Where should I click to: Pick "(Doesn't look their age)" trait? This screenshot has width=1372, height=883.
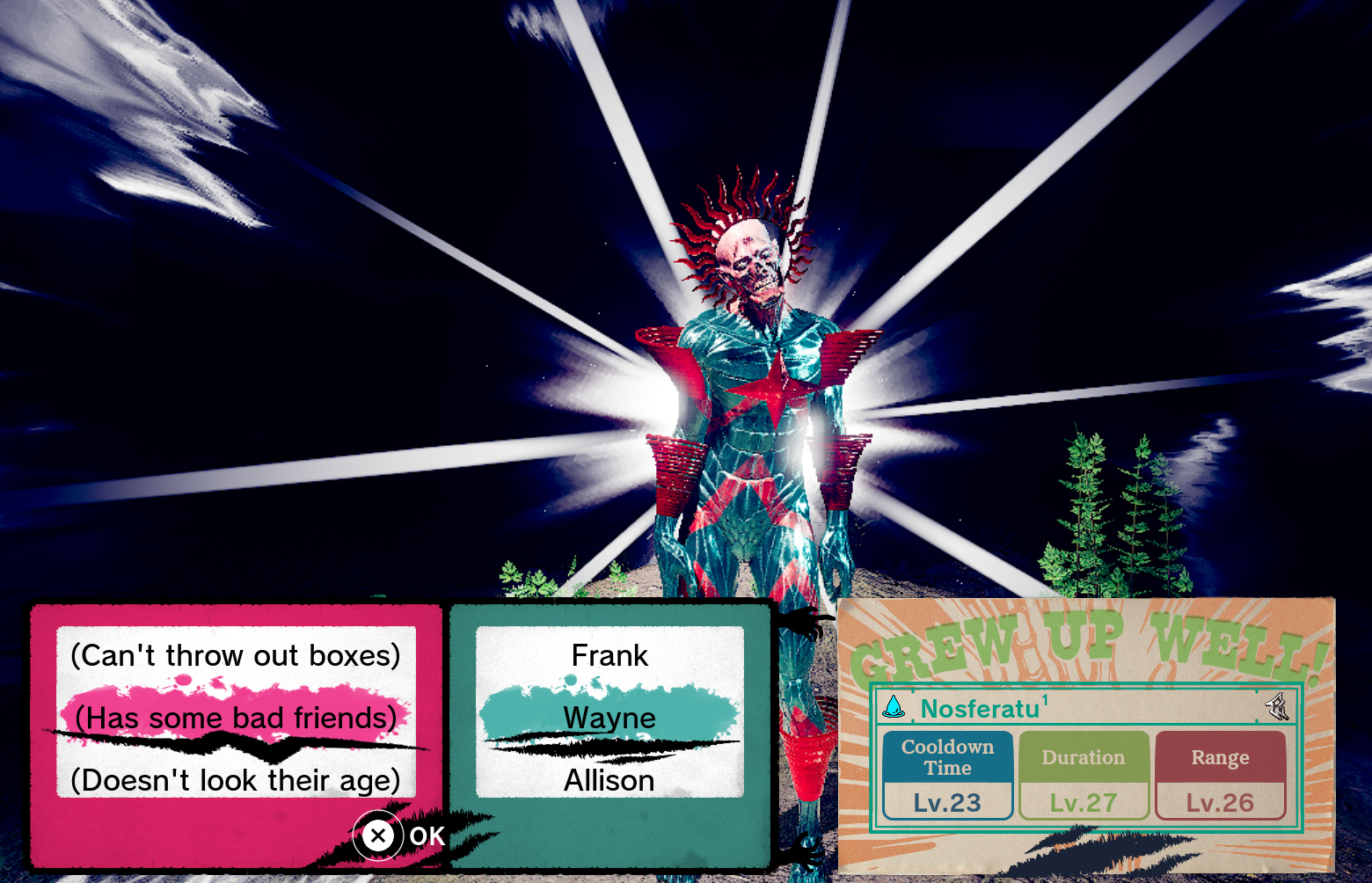[x=236, y=780]
